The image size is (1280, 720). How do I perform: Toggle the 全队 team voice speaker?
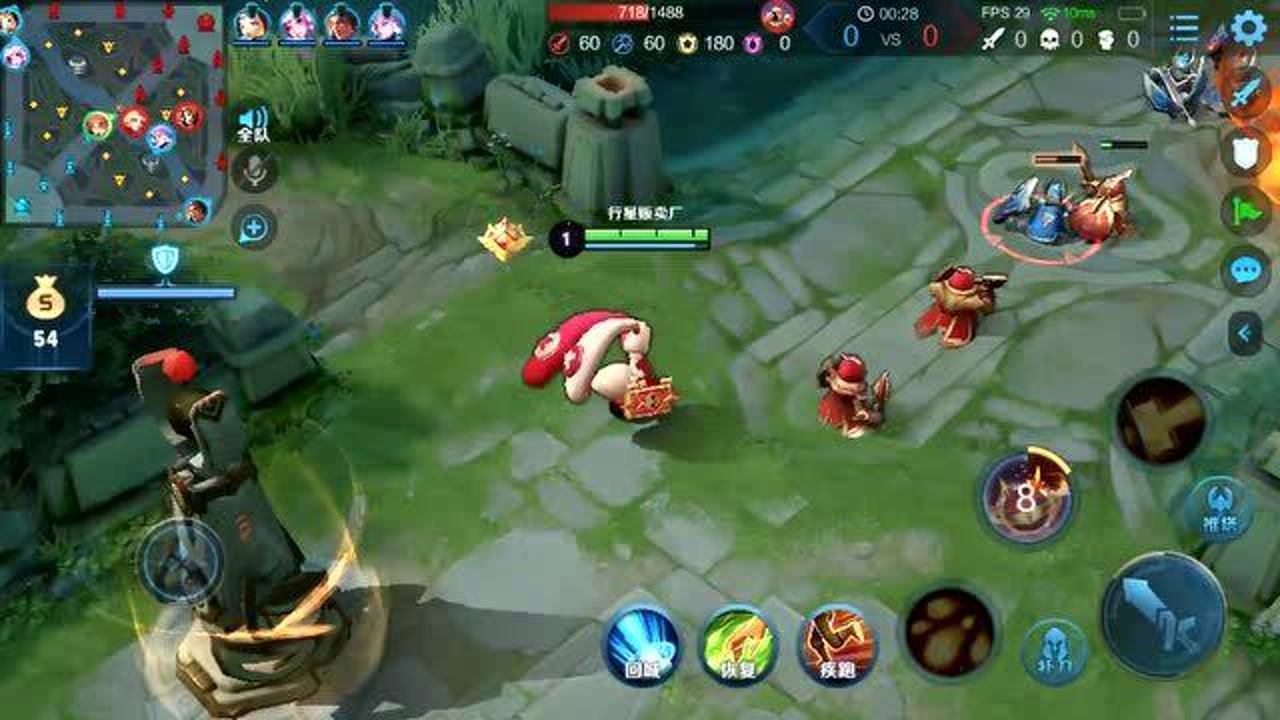253,123
